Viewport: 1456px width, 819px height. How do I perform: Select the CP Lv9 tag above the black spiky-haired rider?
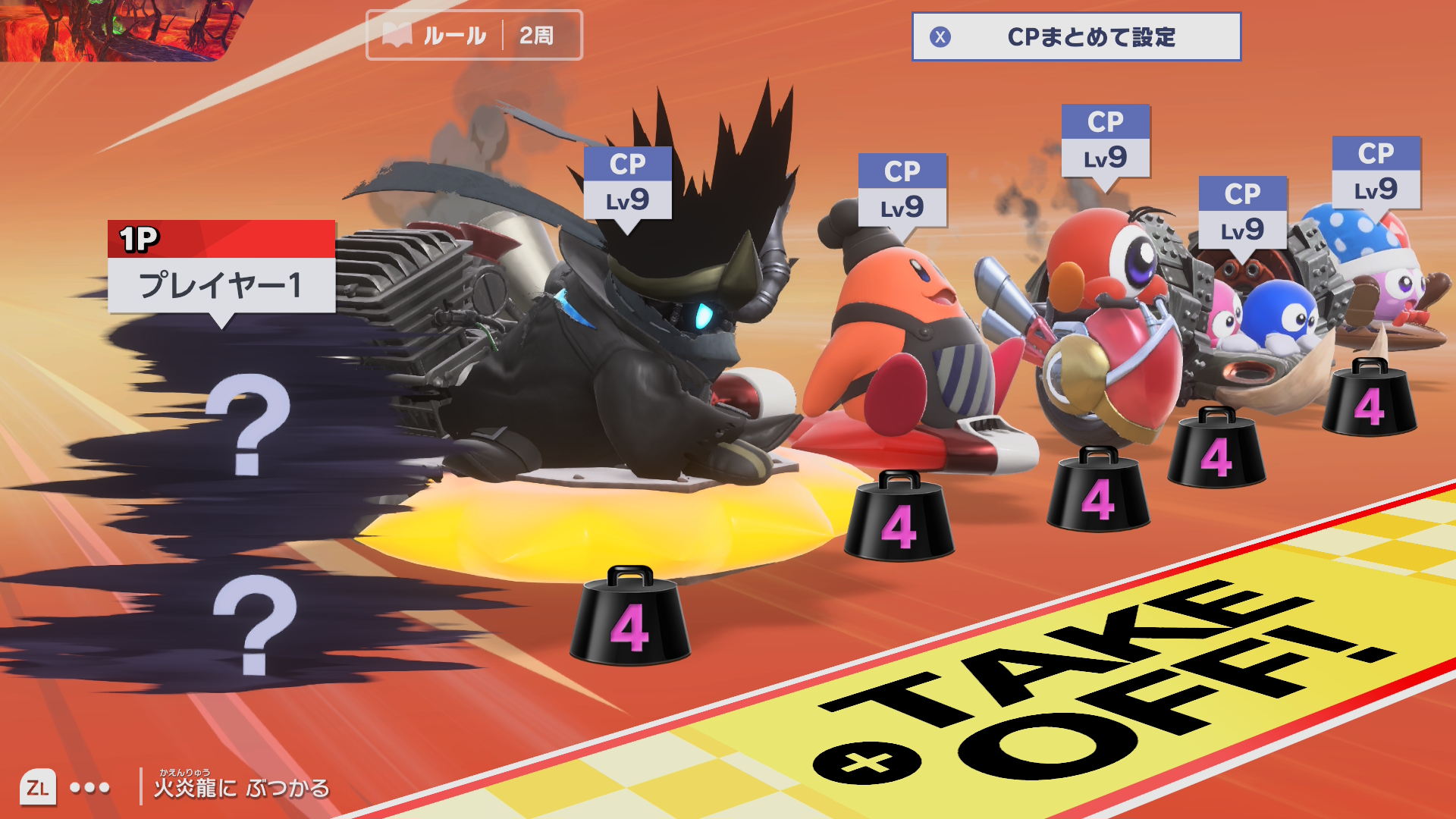point(627,184)
